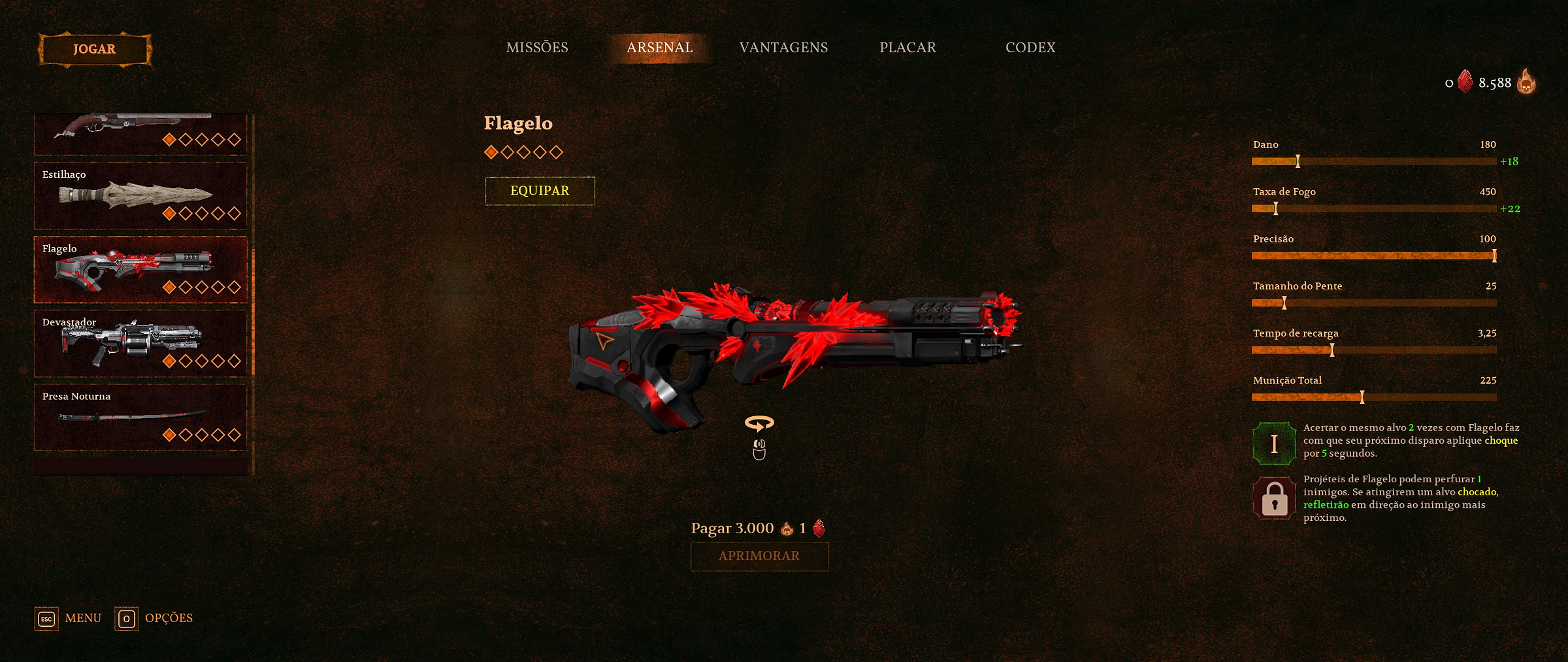Select the partially visible pistol entry

140,133
